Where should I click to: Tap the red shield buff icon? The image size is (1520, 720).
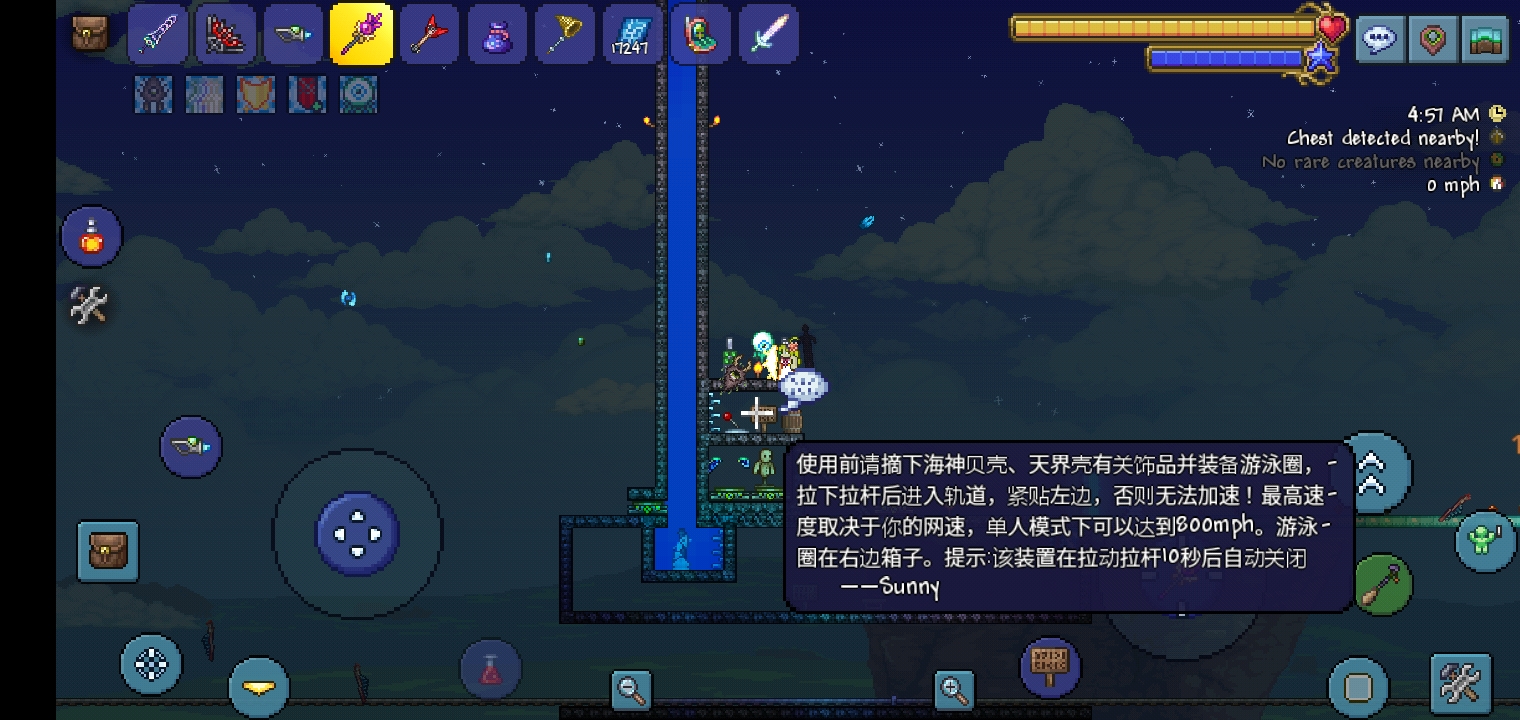(x=256, y=94)
